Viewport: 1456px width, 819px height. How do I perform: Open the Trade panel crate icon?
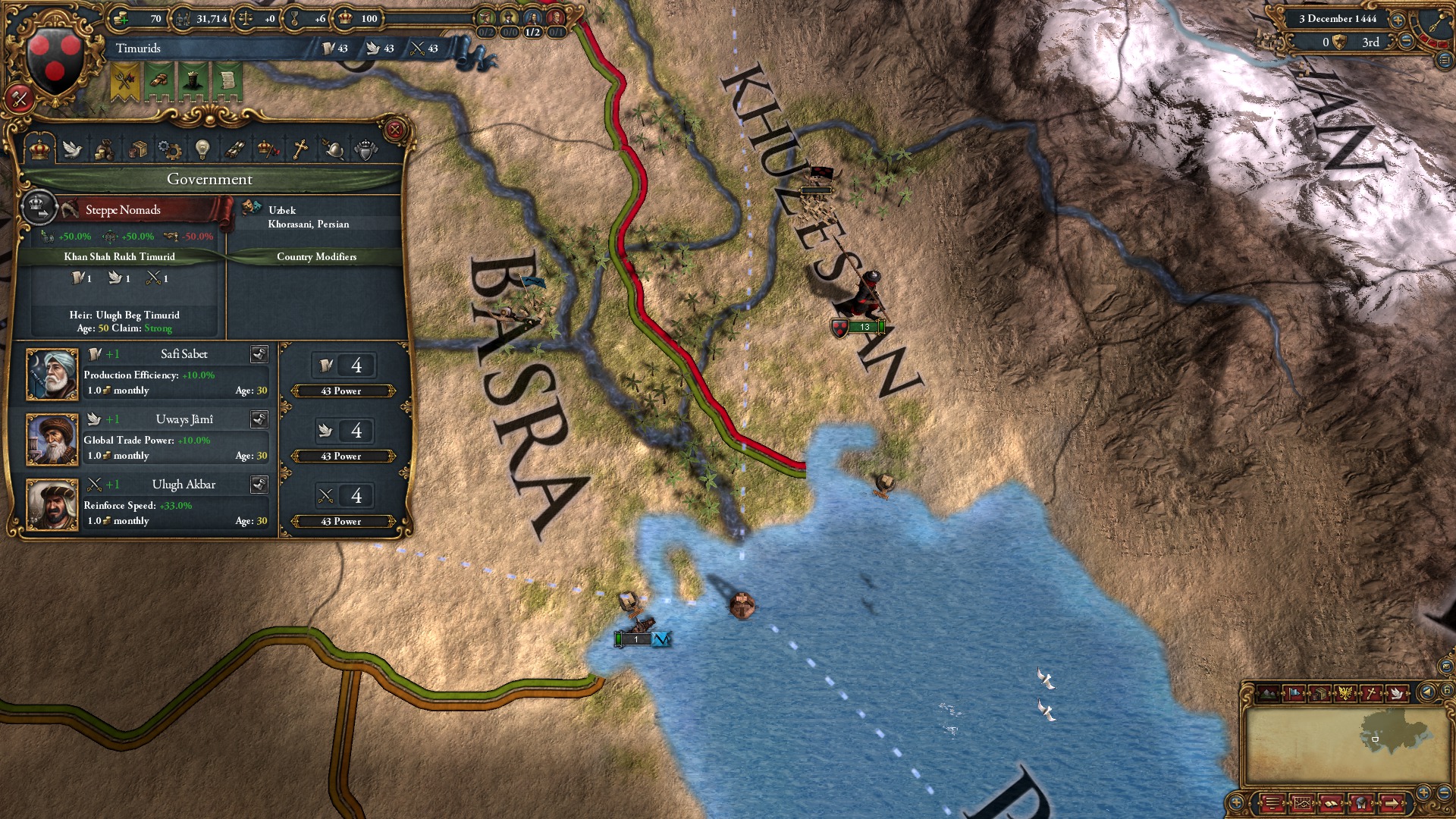(139, 149)
